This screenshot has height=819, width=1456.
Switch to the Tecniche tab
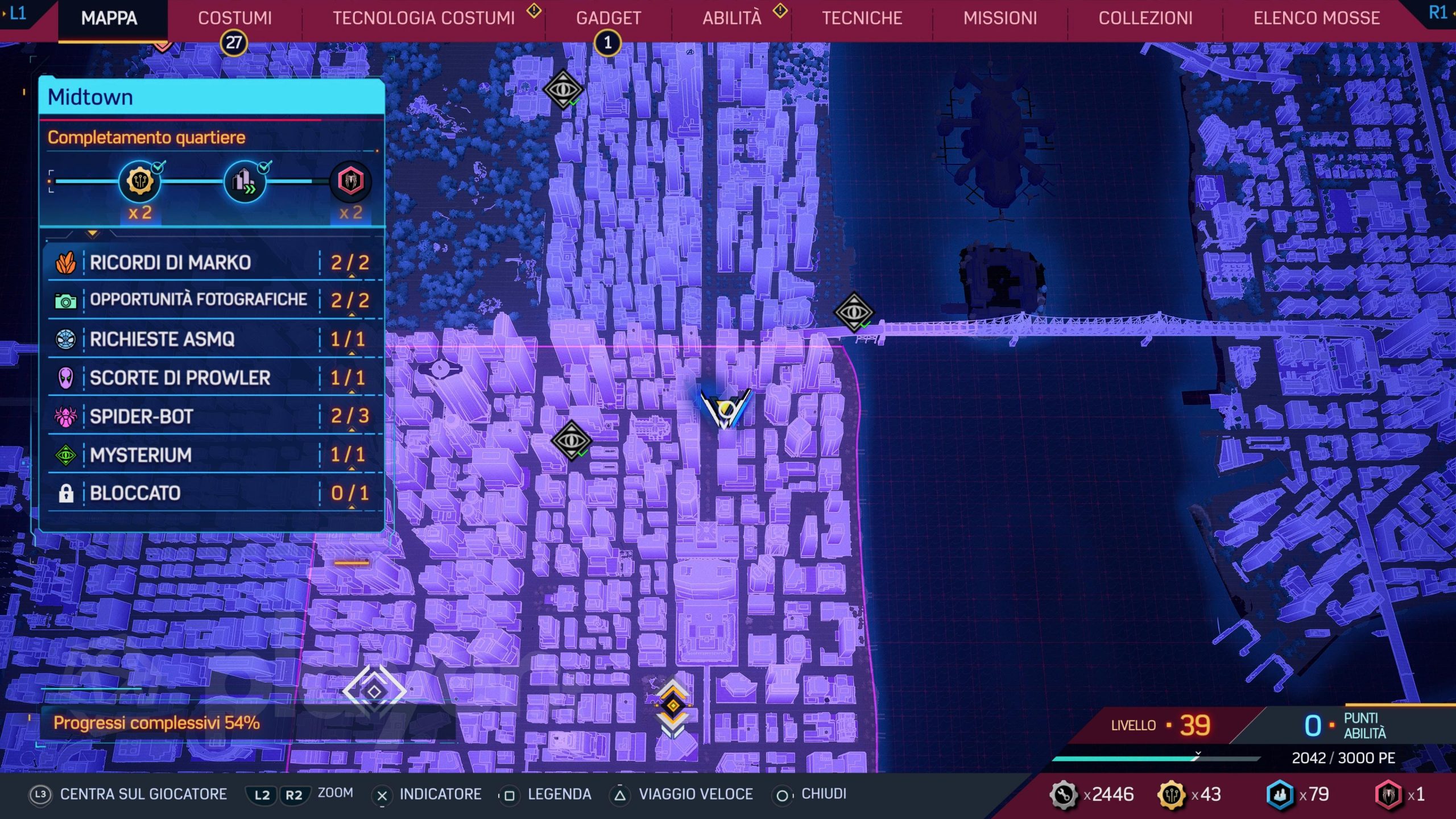coord(862,18)
